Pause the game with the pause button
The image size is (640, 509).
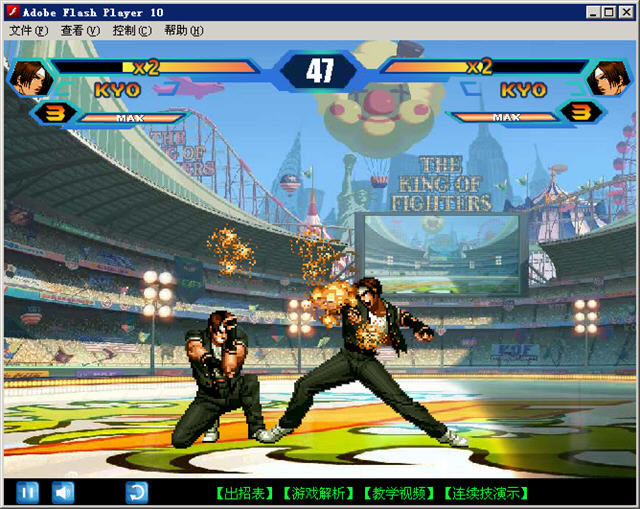click(28, 492)
